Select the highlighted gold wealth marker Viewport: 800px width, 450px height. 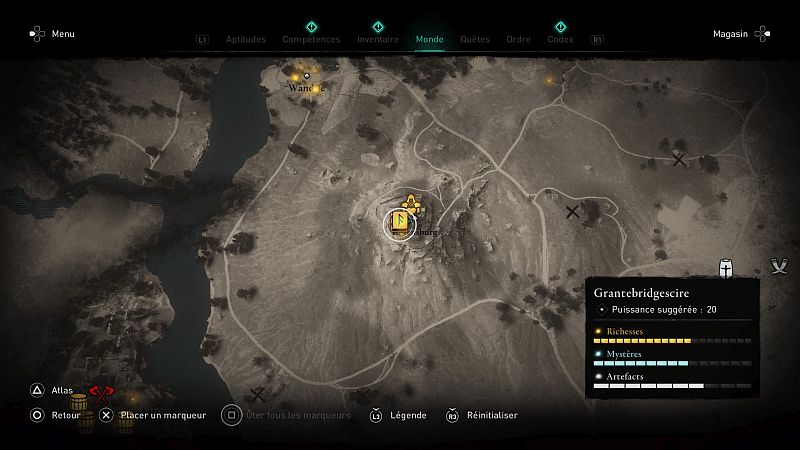click(x=399, y=224)
